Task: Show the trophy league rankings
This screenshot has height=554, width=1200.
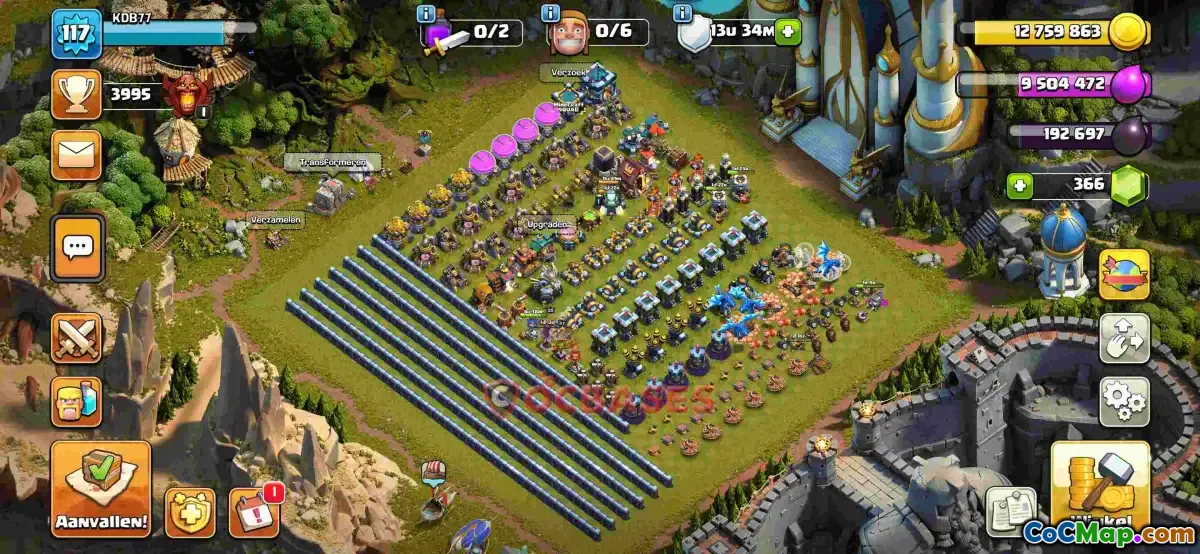Action: (76, 95)
